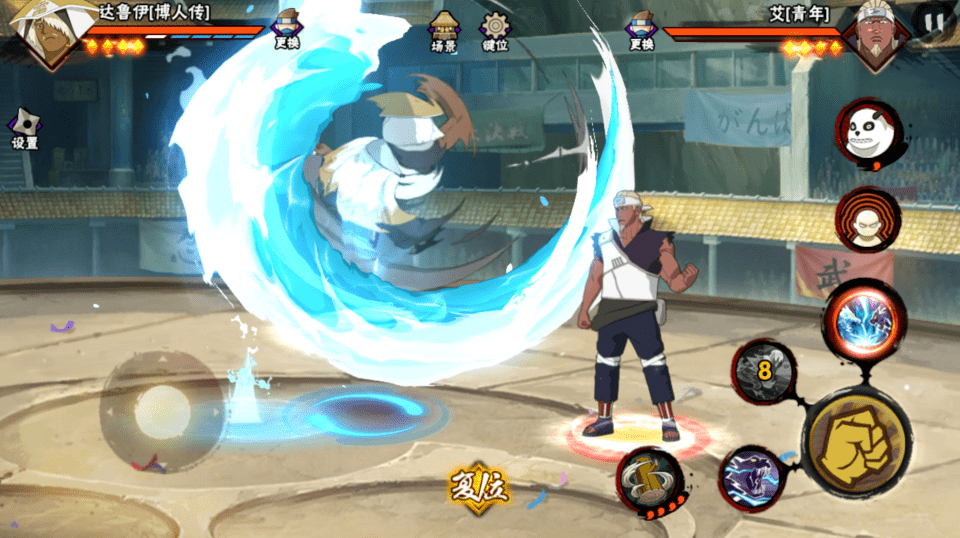The width and height of the screenshot is (960, 538).
Task: Open the 场景 scene selector
Action: (444, 30)
